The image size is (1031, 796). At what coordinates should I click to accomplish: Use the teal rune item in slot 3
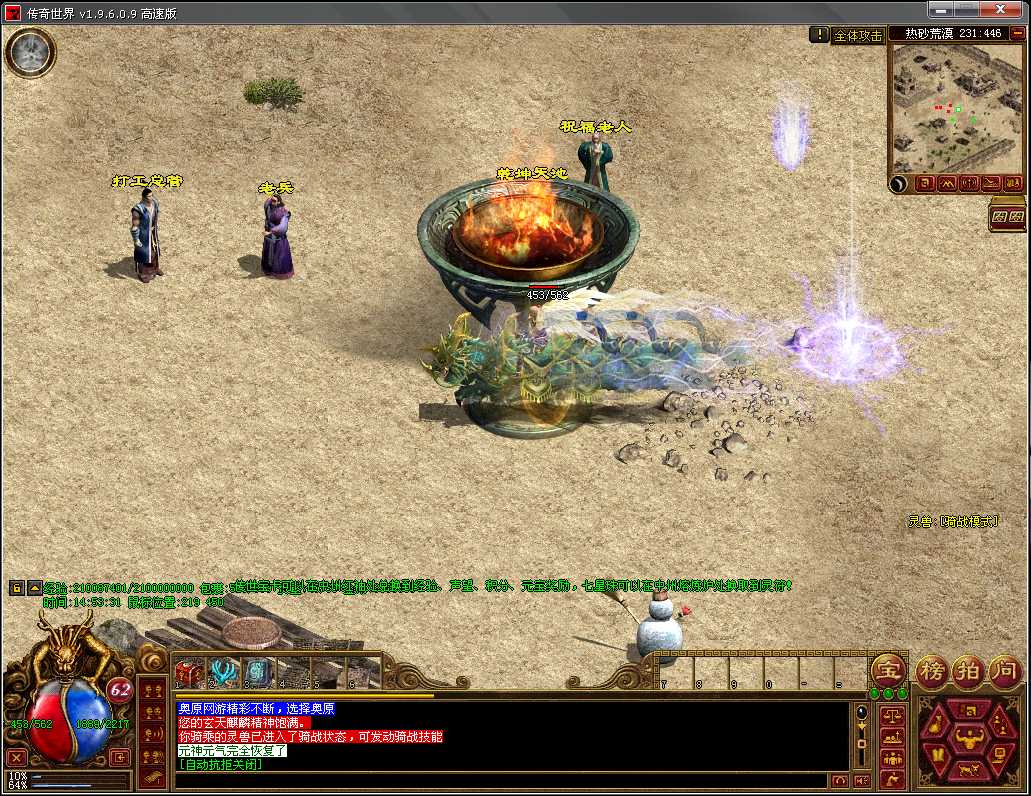(x=257, y=672)
